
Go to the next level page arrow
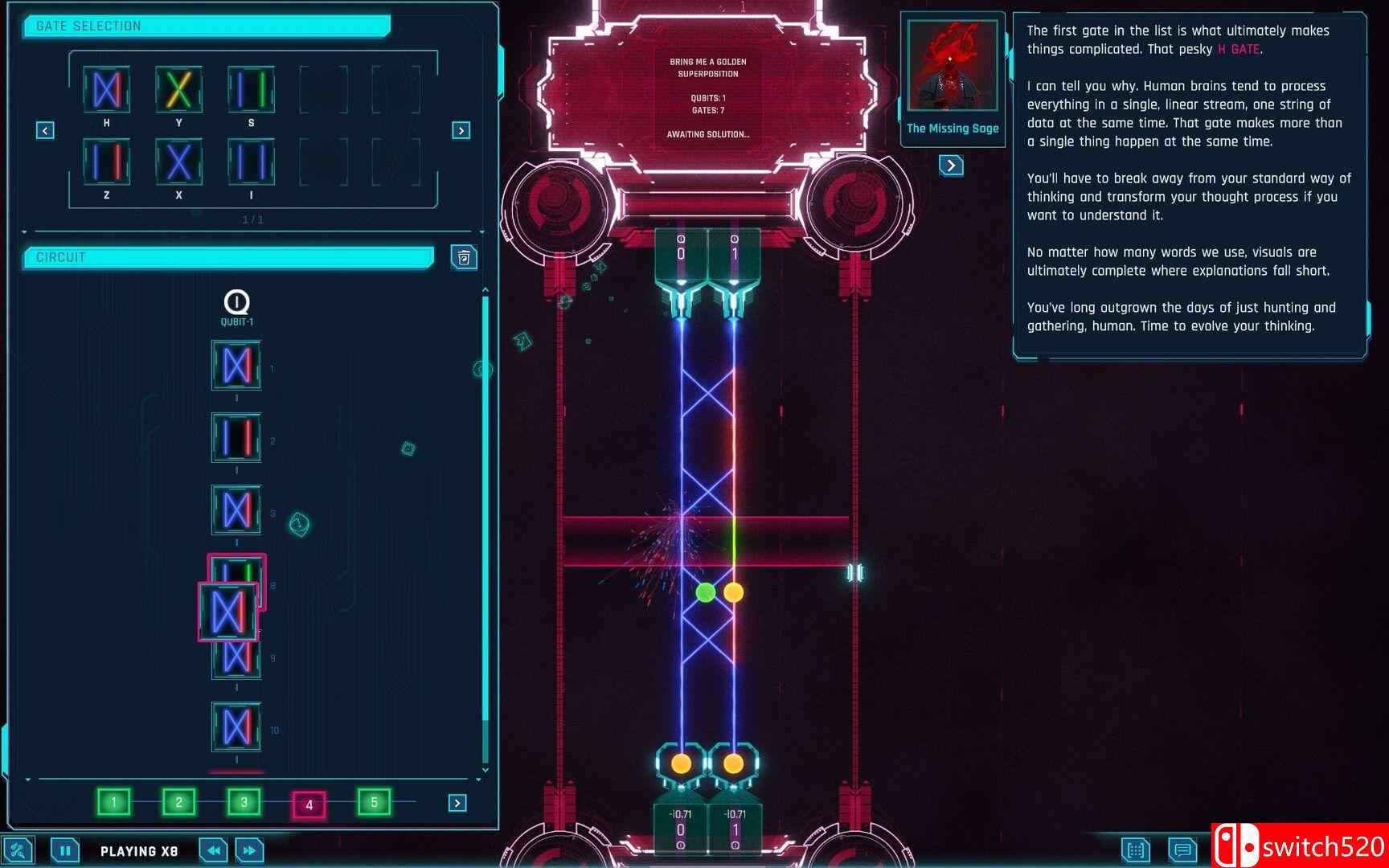(x=457, y=801)
